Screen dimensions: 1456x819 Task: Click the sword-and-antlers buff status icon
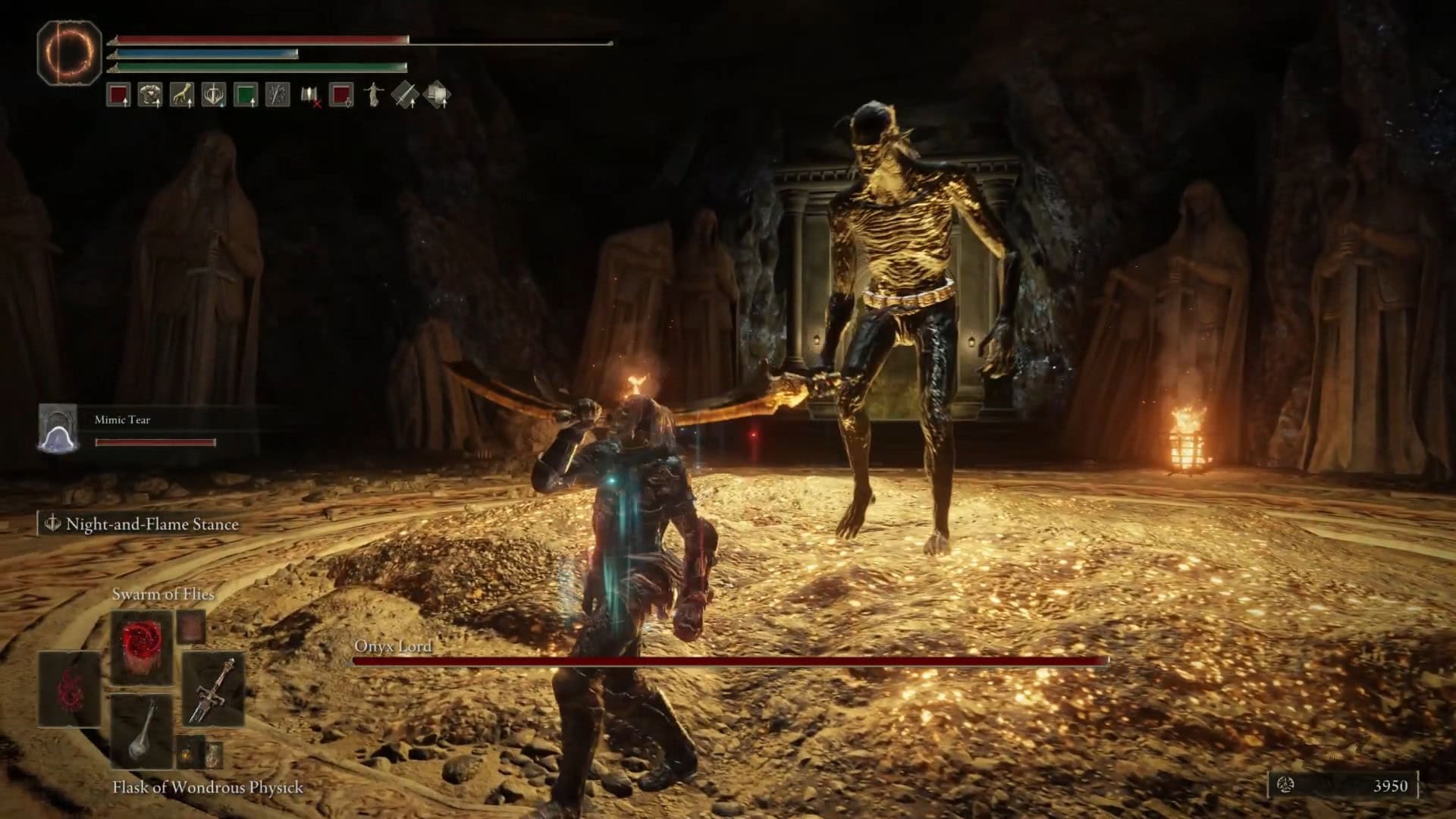pos(214,95)
